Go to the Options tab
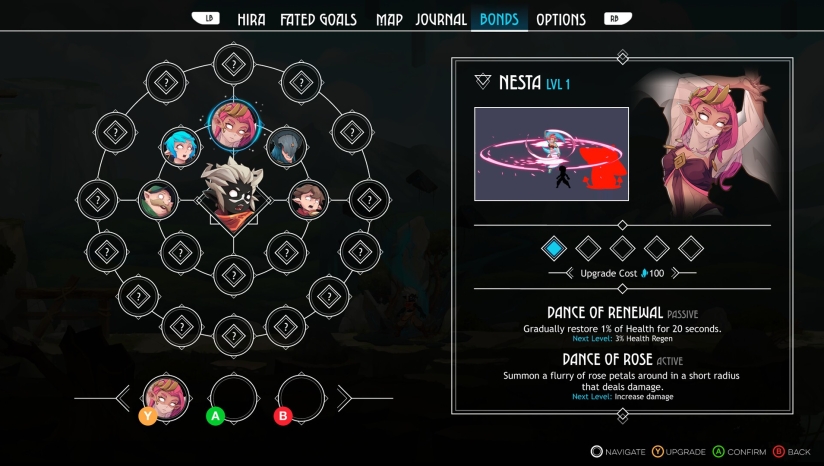 [x=561, y=19]
